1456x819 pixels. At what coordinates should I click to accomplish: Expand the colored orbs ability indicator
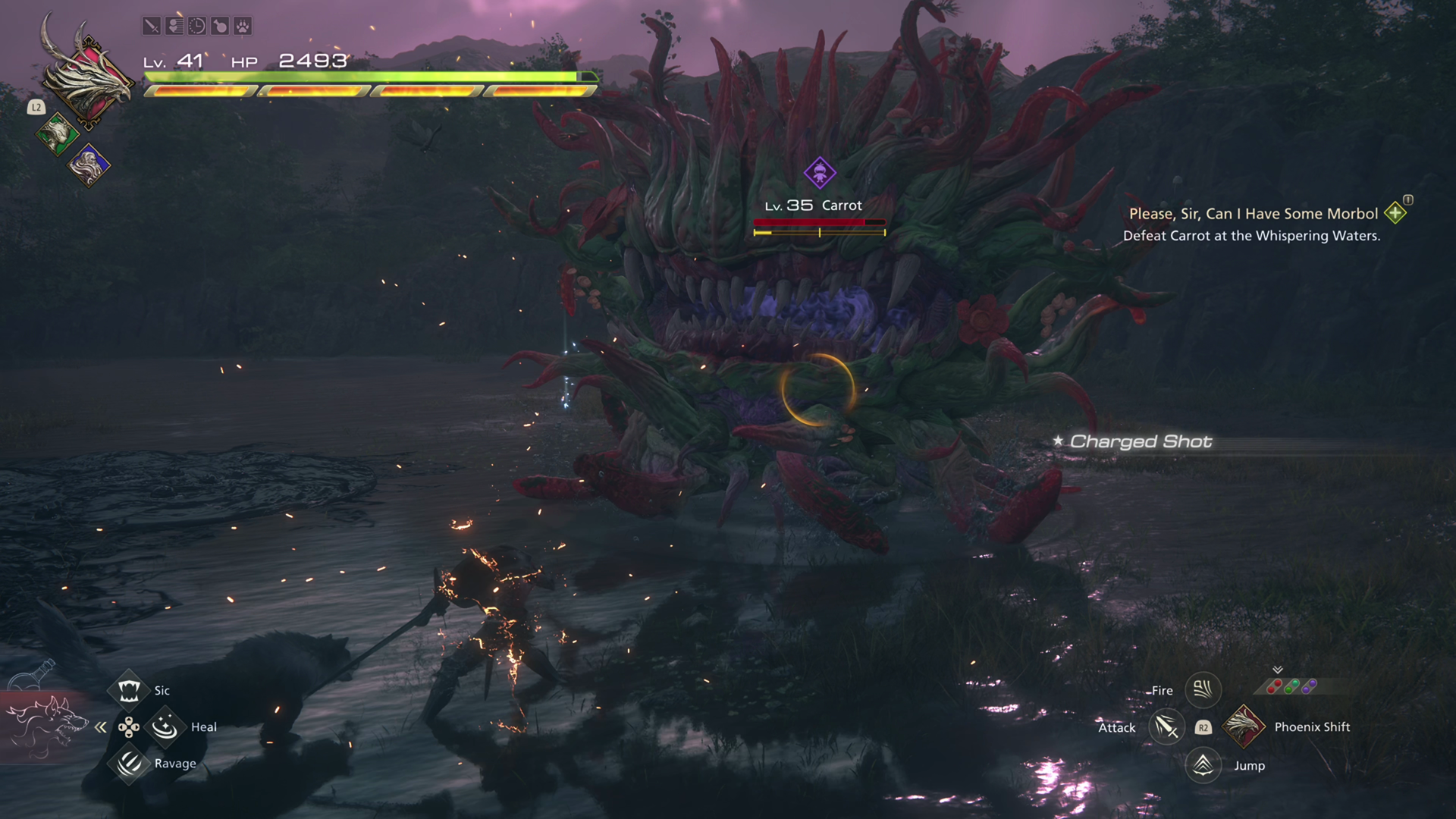tap(1291, 686)
